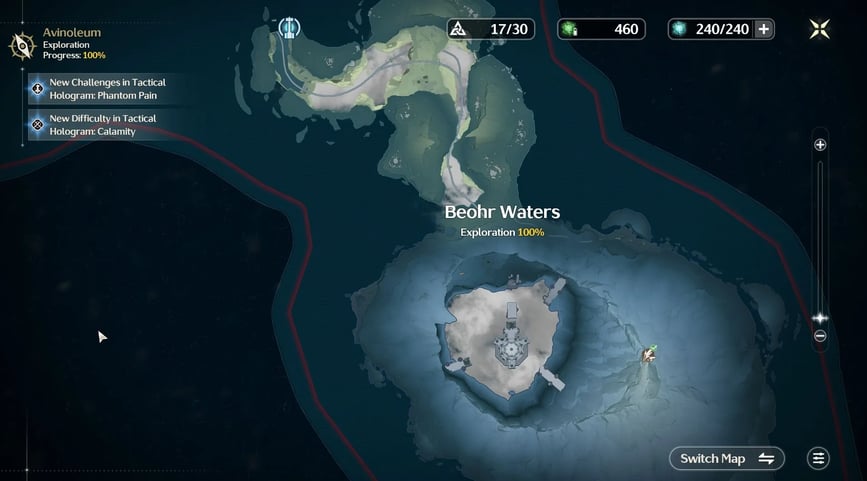
Task: Close the map with the X button
Action: (x=819, y=29)
